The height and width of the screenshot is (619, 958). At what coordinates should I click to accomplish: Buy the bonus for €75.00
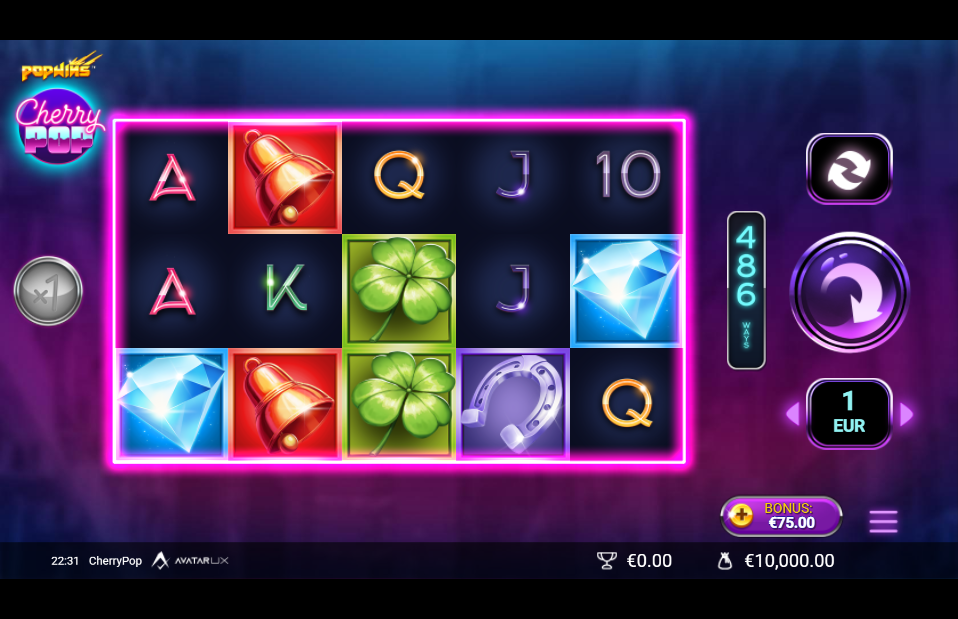click(781, 516)
